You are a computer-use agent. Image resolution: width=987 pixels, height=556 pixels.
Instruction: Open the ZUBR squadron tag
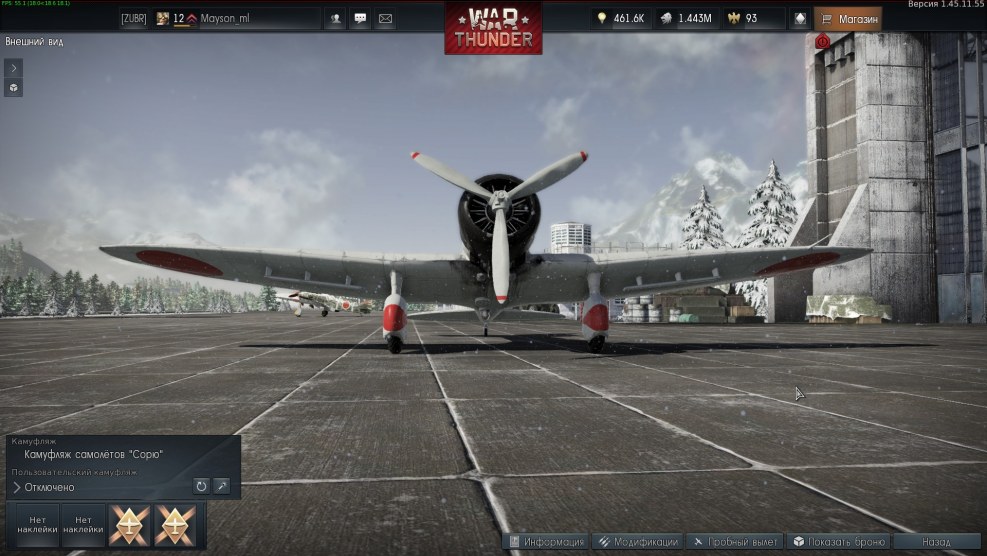133,18
